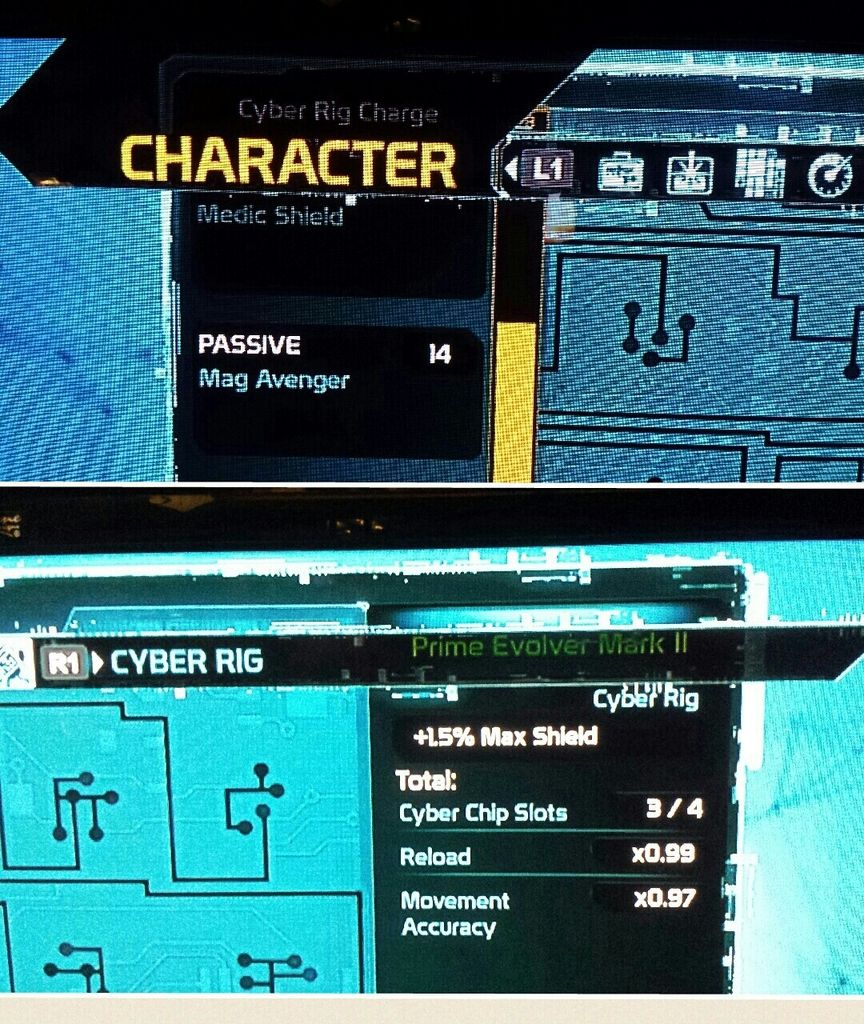The width and height of the screenshot is (864, 1024).
Task: Switch to the starburst chip tab
Action: pos(690,173)
